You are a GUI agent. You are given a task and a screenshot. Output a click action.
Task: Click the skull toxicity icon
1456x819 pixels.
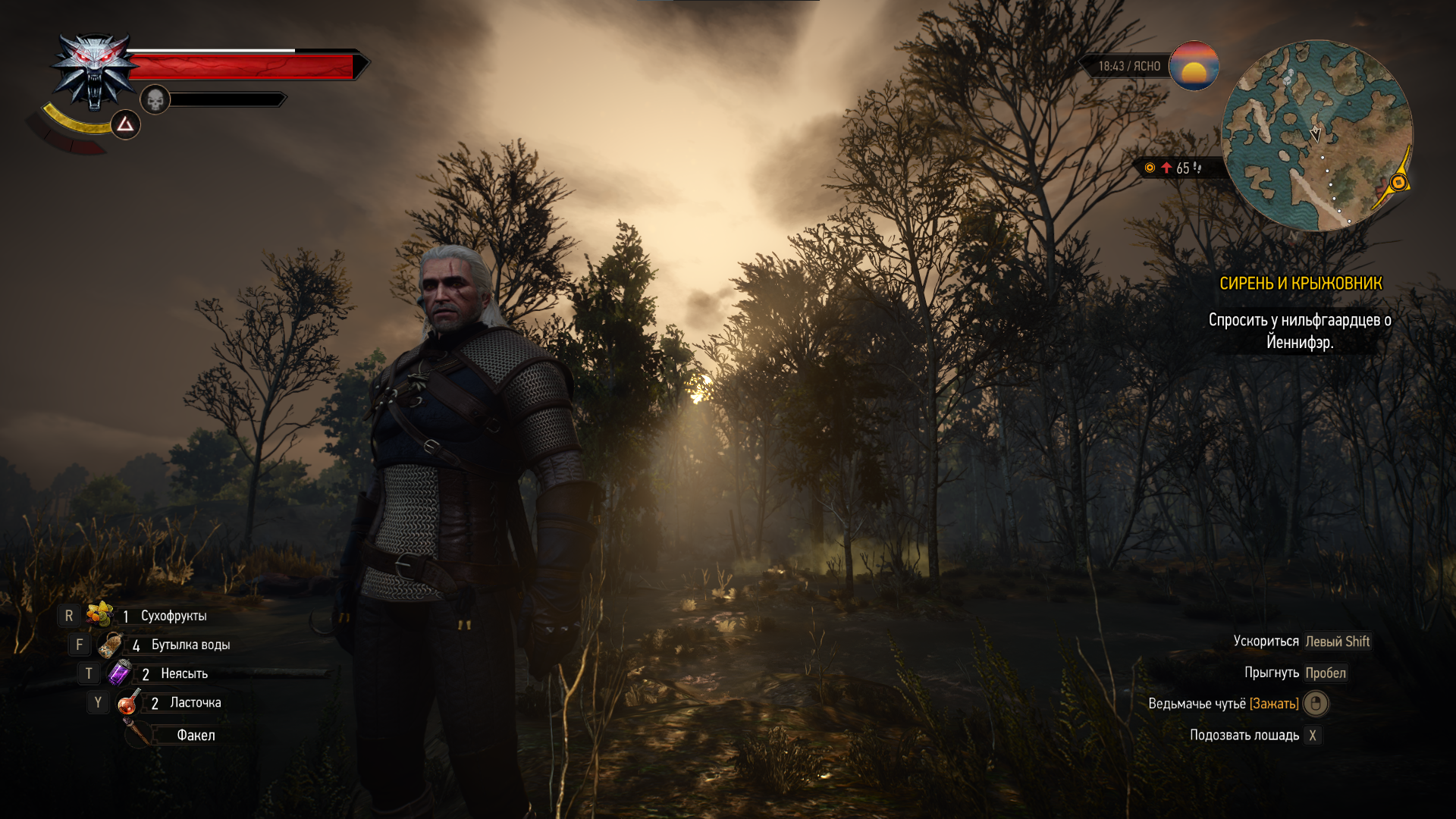(155, 99)
